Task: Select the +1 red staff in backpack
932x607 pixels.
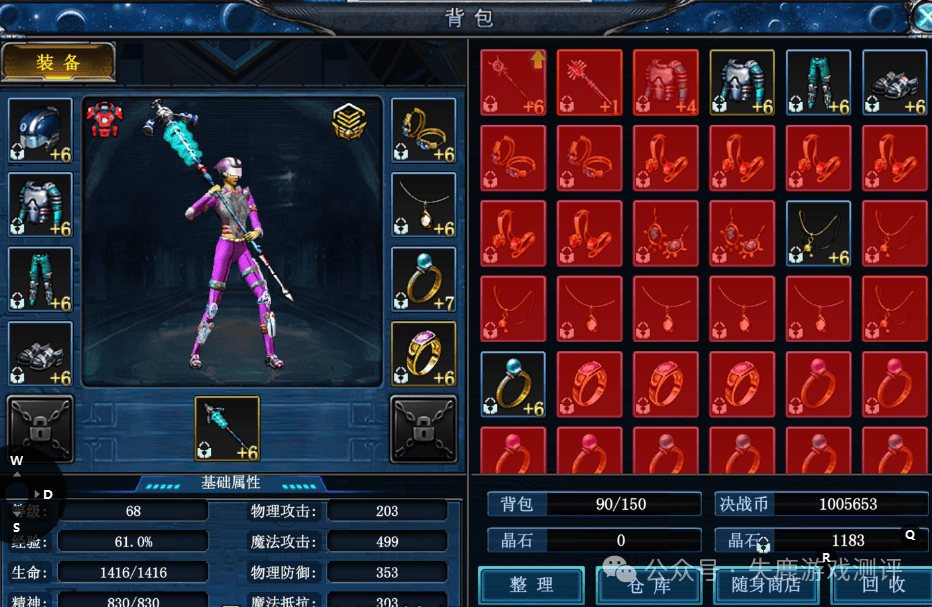Action: coord(590,83)
